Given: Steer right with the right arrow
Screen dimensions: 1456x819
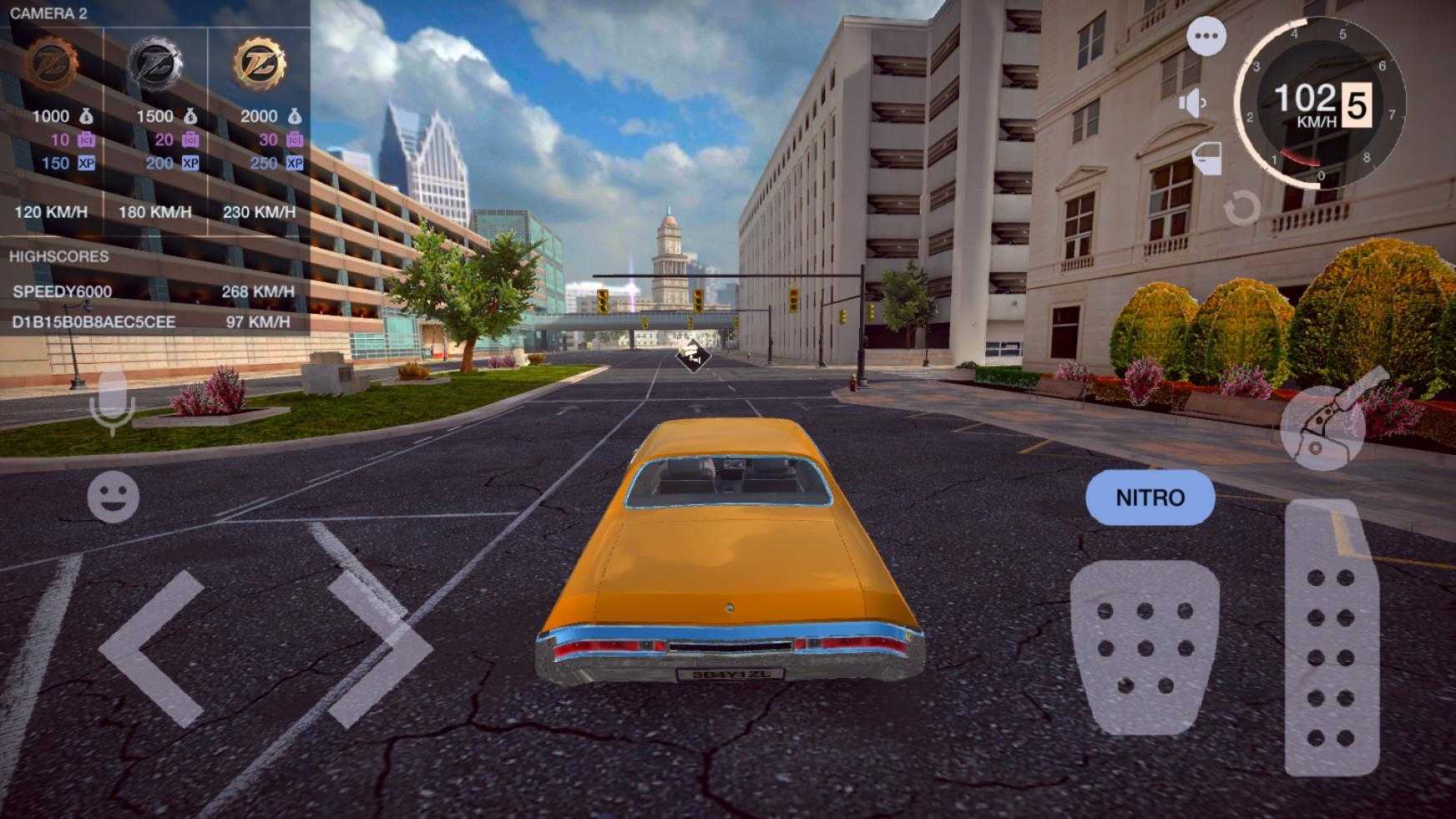Looking at the screenshot, I should [x=376, y=648].
